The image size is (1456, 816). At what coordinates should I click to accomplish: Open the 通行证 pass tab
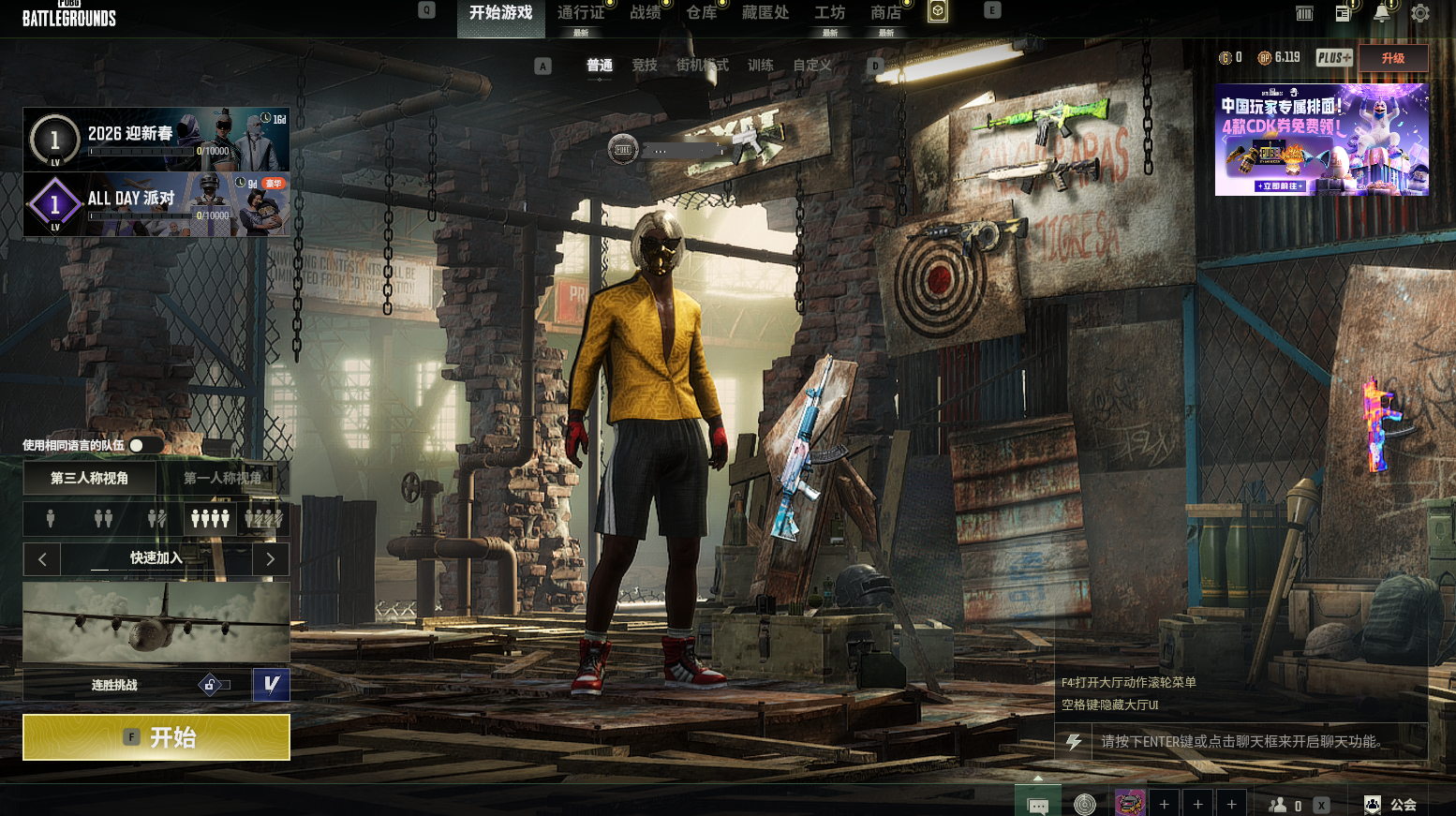[x=581, y=13]
